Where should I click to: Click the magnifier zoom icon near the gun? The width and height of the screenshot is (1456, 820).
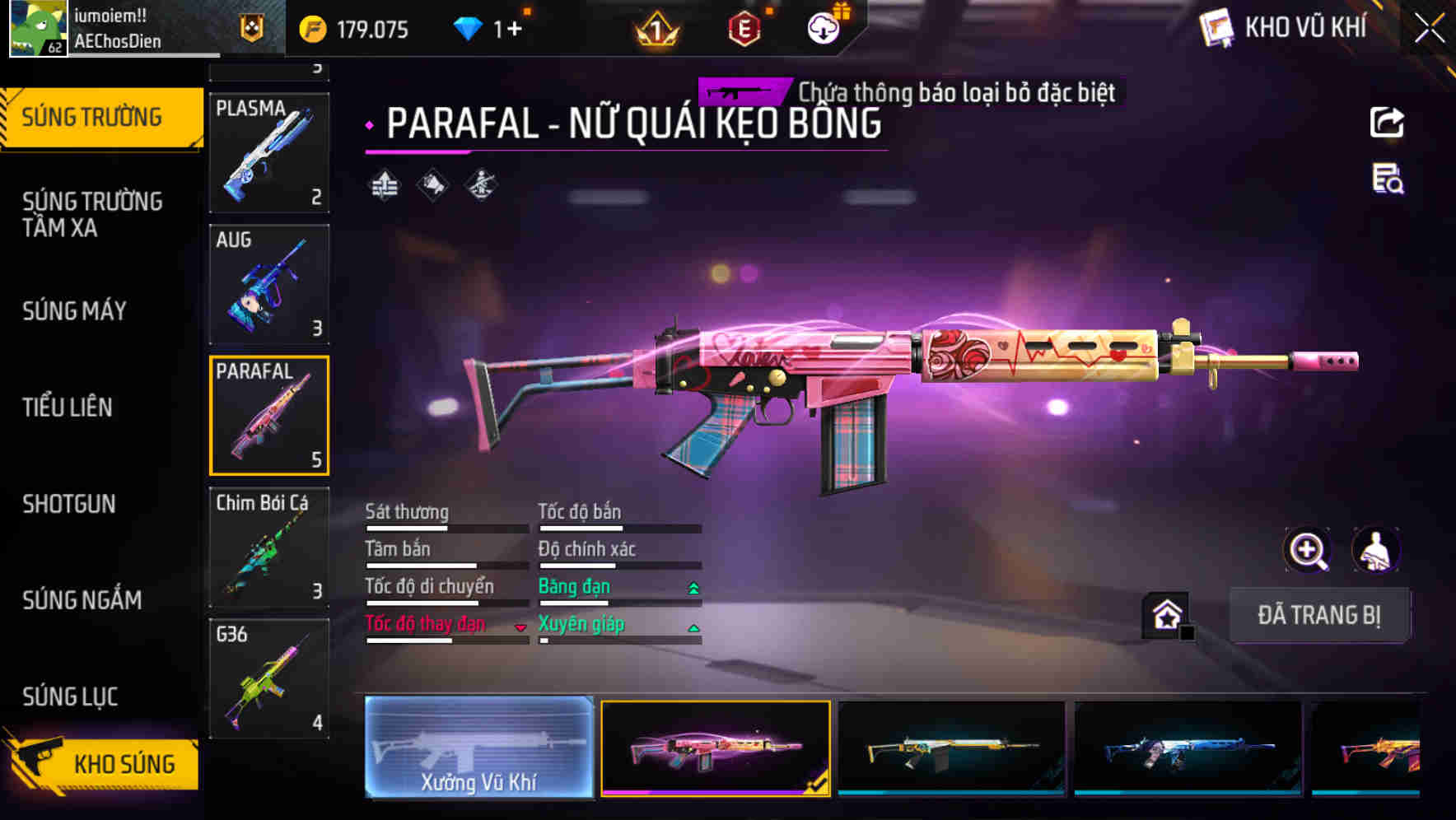1308,550
